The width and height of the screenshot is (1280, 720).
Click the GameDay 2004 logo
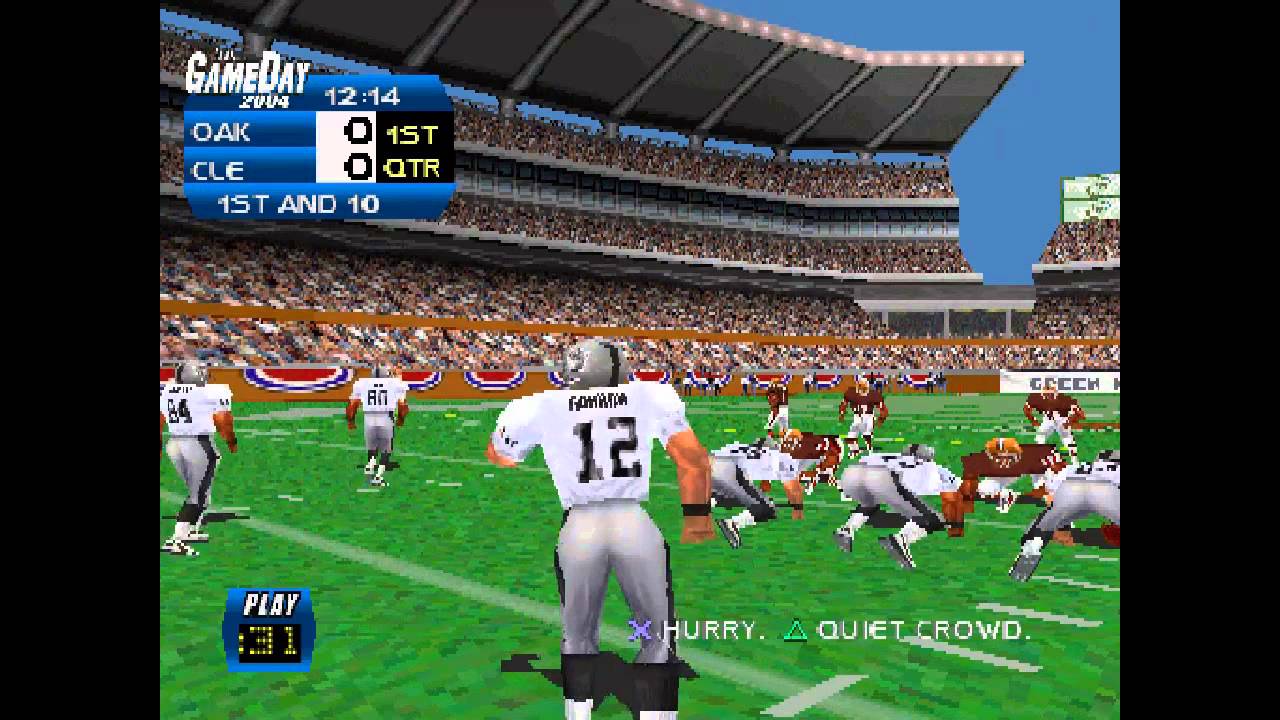click(248, 73)
